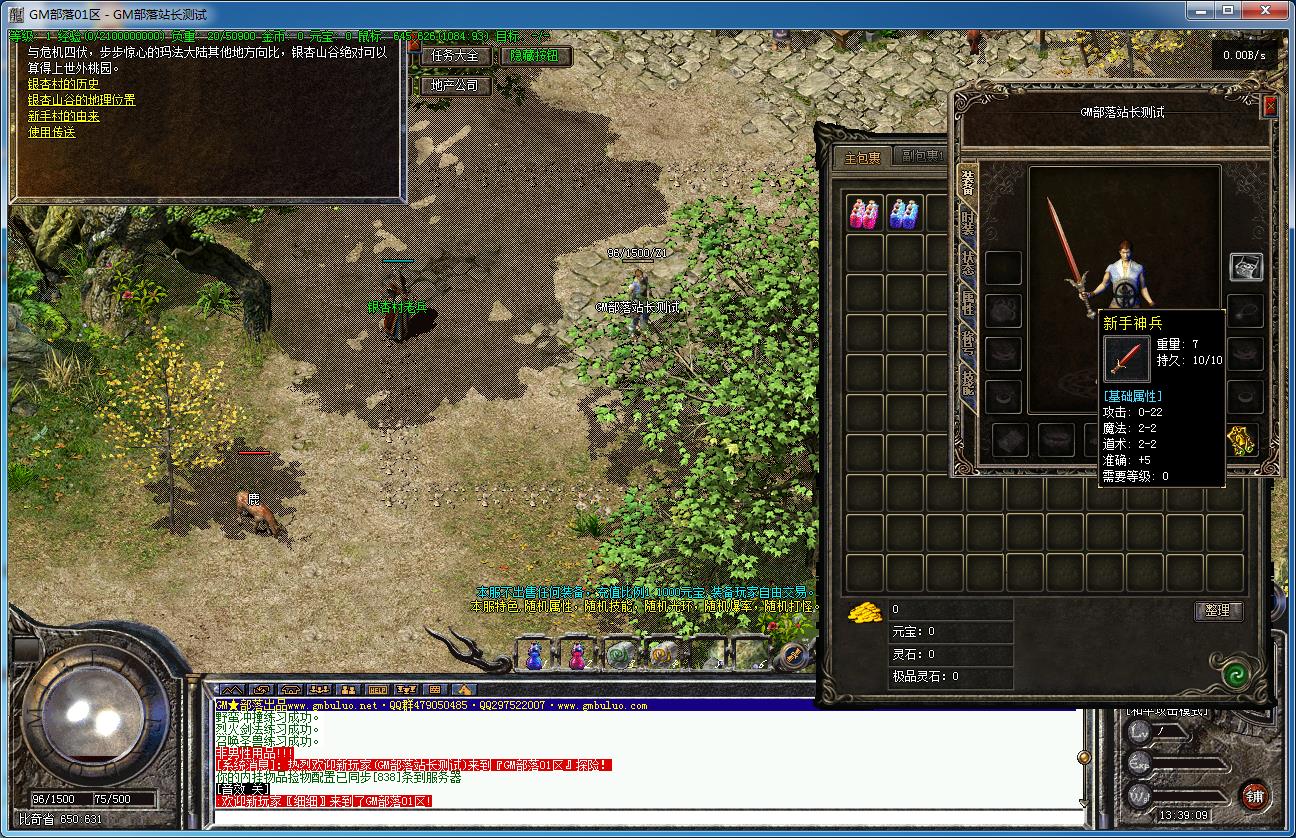Use the blue gourd potion in hotbar
The width and height of the screenshot is (1296, 838).
[534, 655]
